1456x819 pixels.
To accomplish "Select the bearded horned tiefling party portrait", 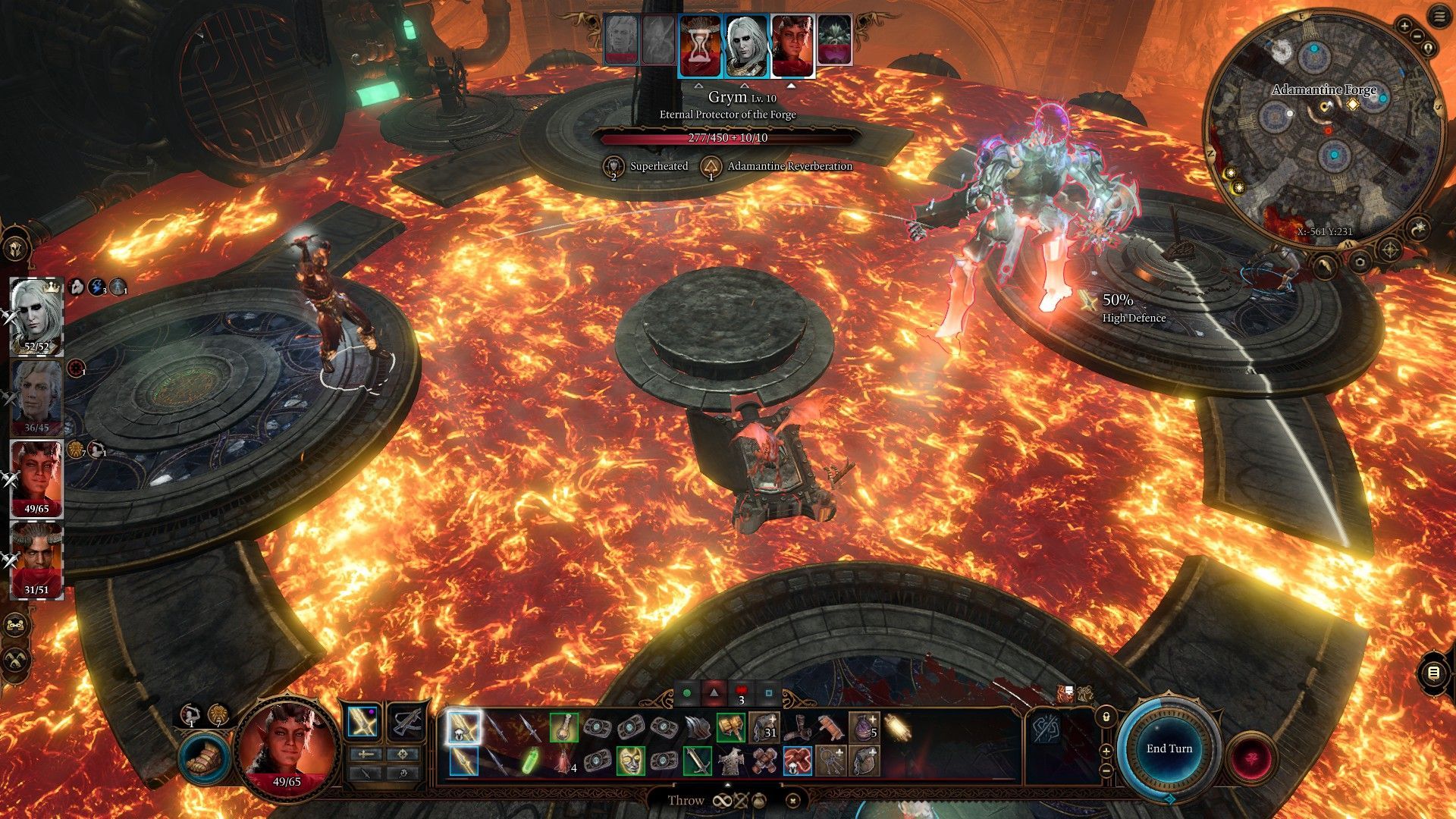I will tap(36, 559).
